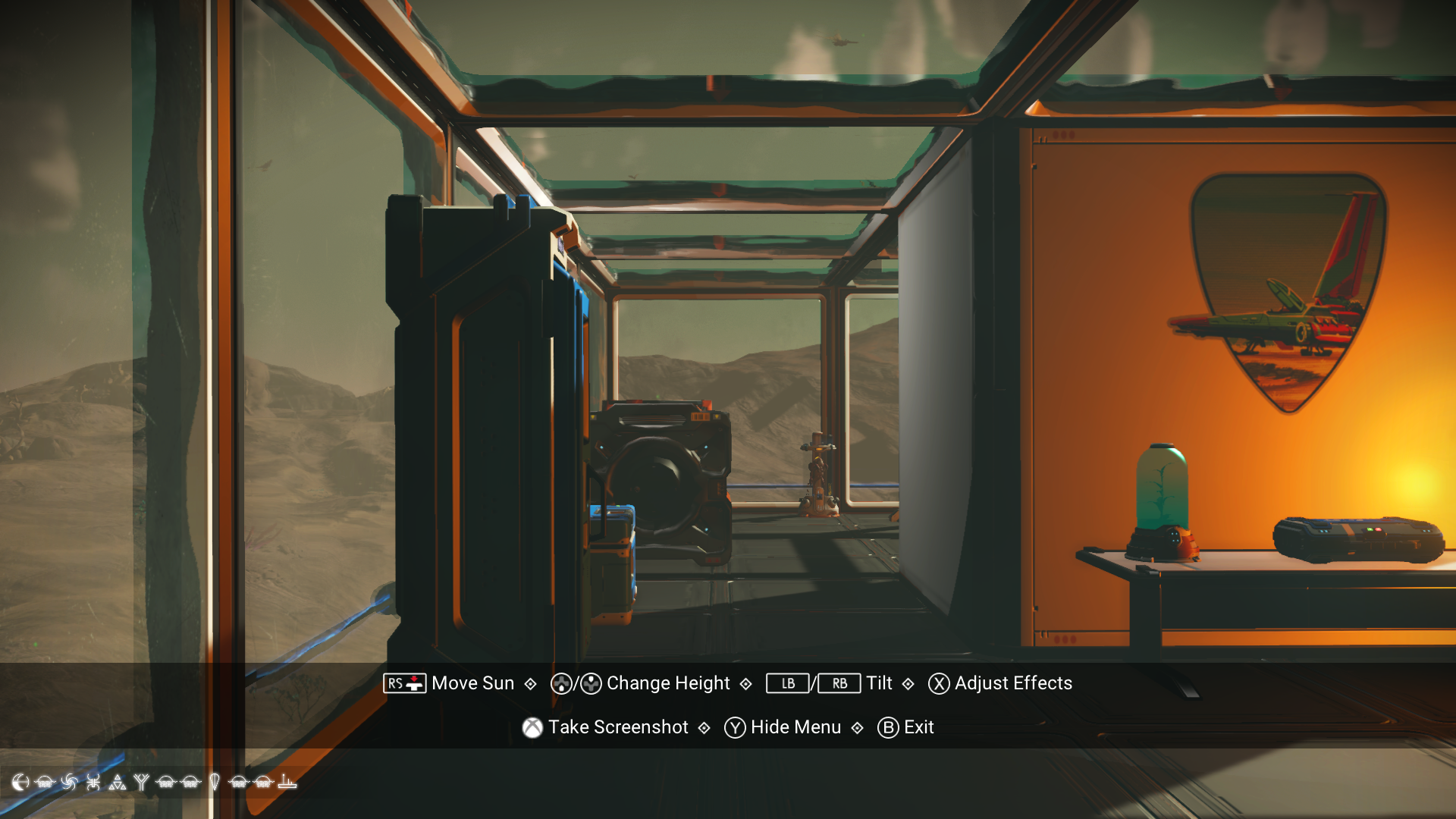Open Adjust Effects controls
This screenshot has height=819, width=1456.
(x=1013, y=683)
